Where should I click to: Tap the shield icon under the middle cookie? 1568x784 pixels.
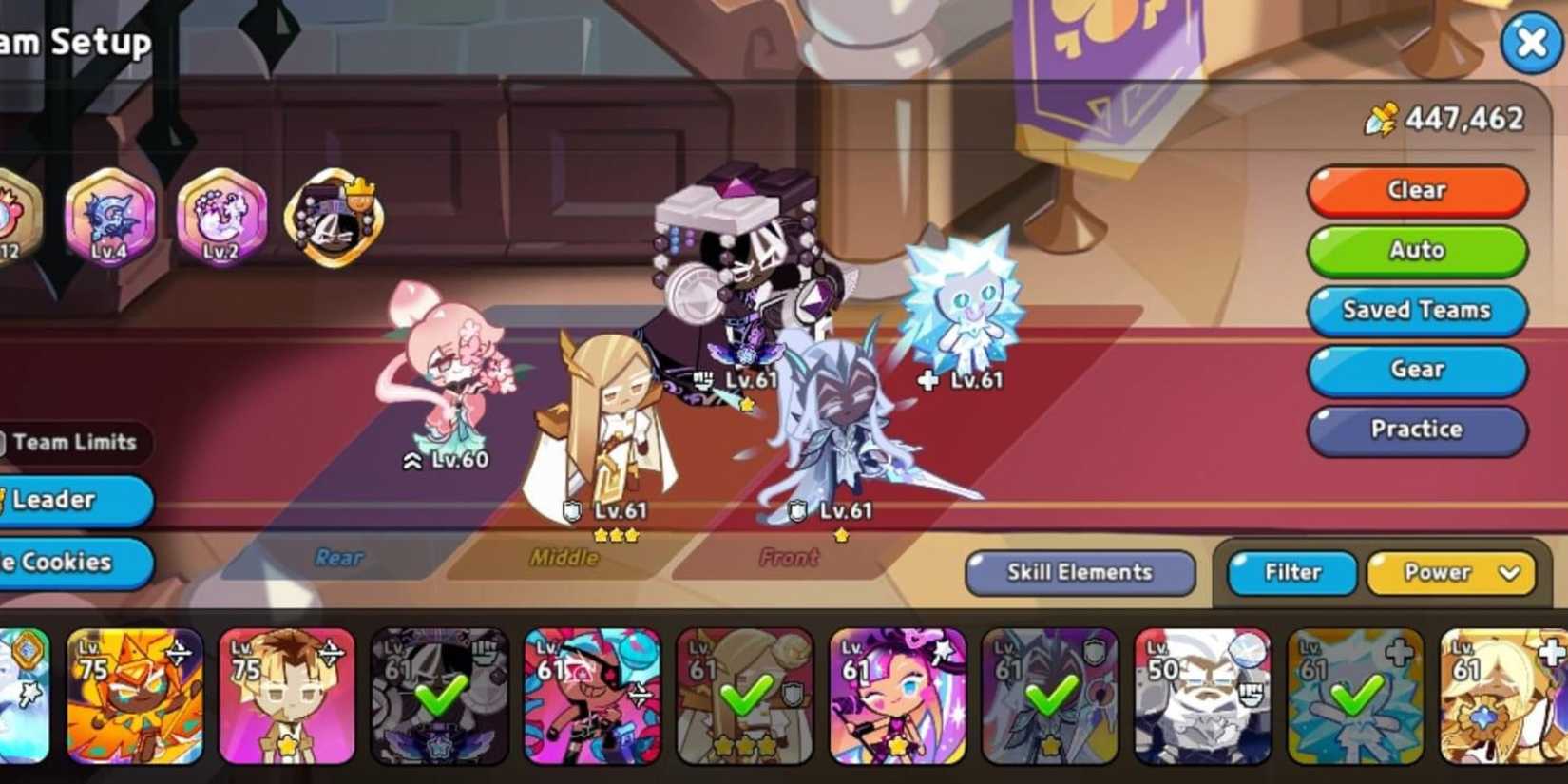pyautogui.click(x=573, y=510)
